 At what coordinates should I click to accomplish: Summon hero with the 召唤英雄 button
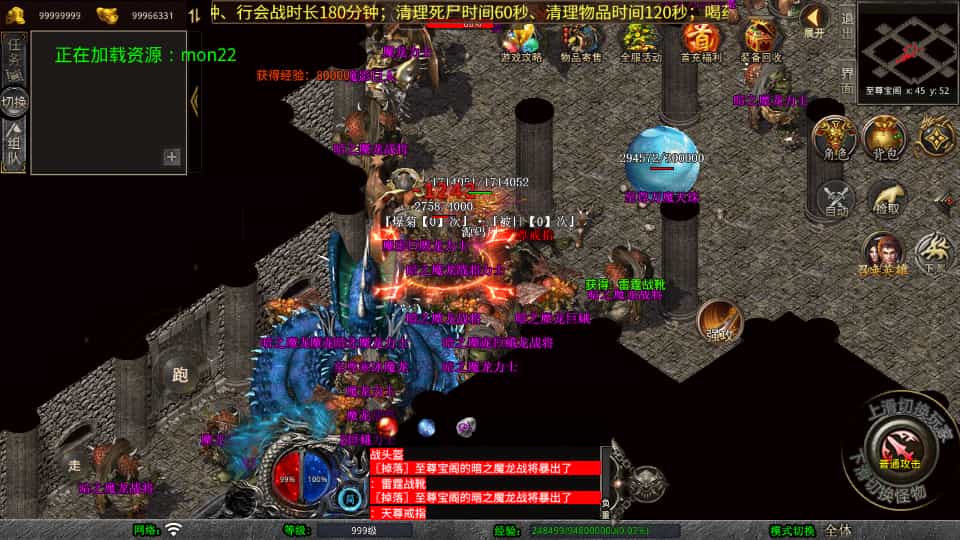coord(884,255)
